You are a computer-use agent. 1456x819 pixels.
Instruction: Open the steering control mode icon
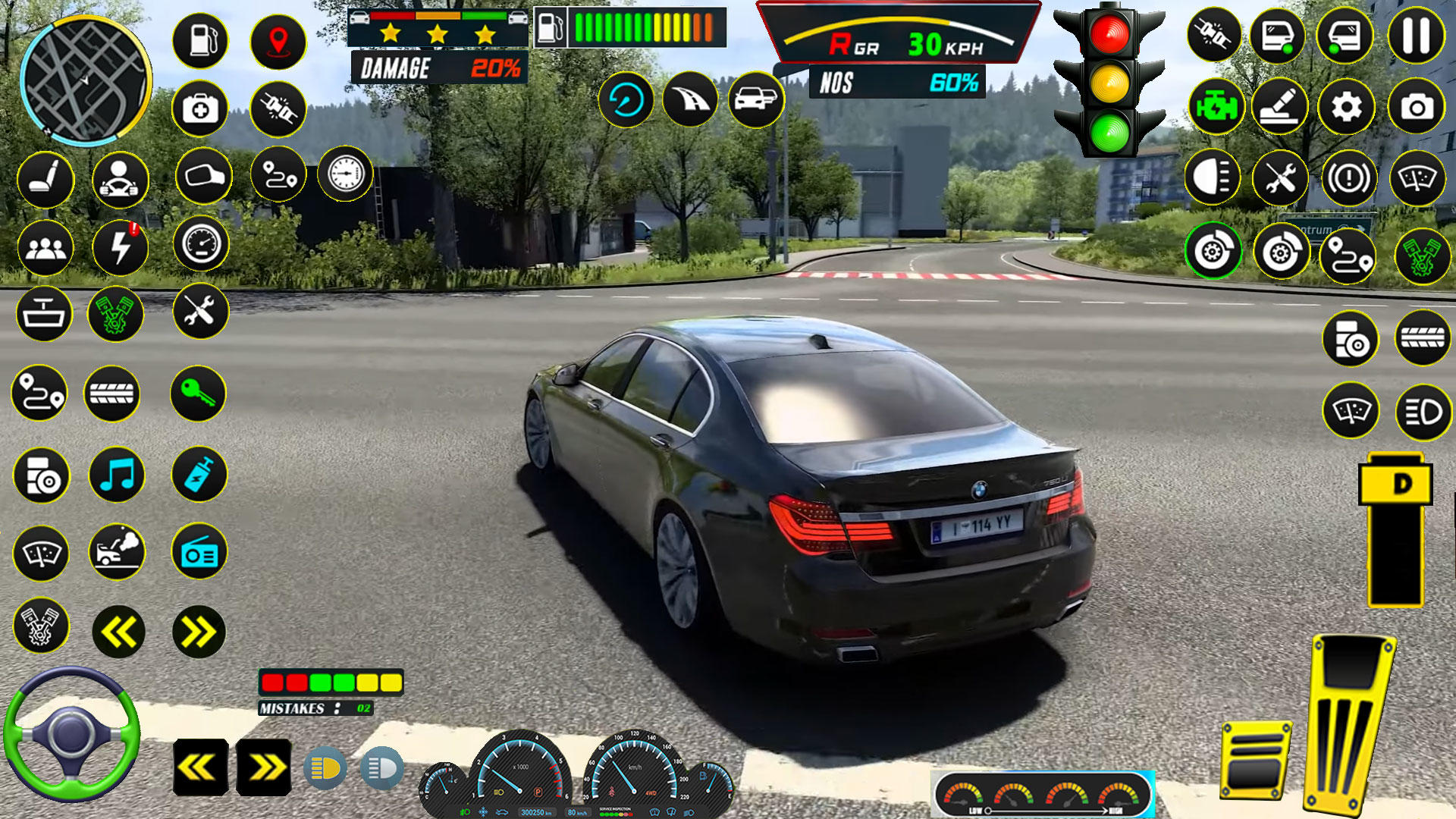click(118, 180)
